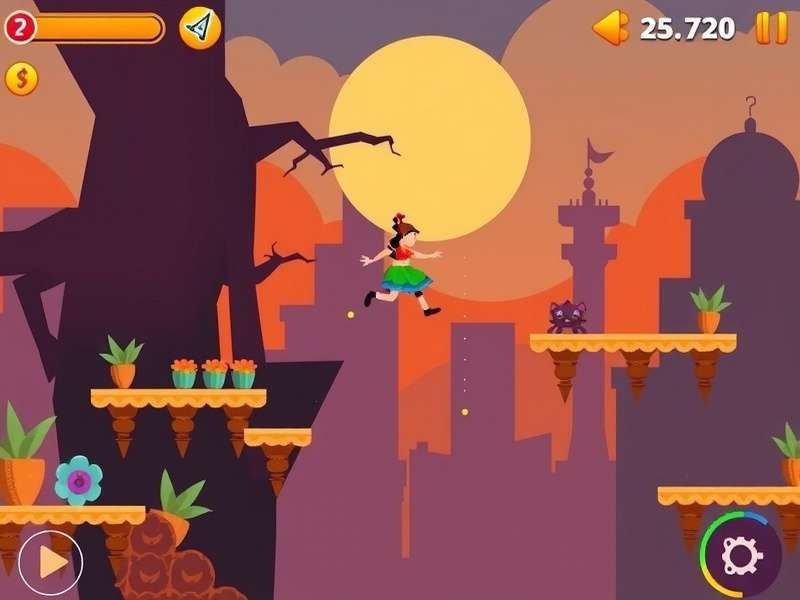800x600 pixels.
Task: Open the dollar coin shop icon
Action: (x=21, y=78)
